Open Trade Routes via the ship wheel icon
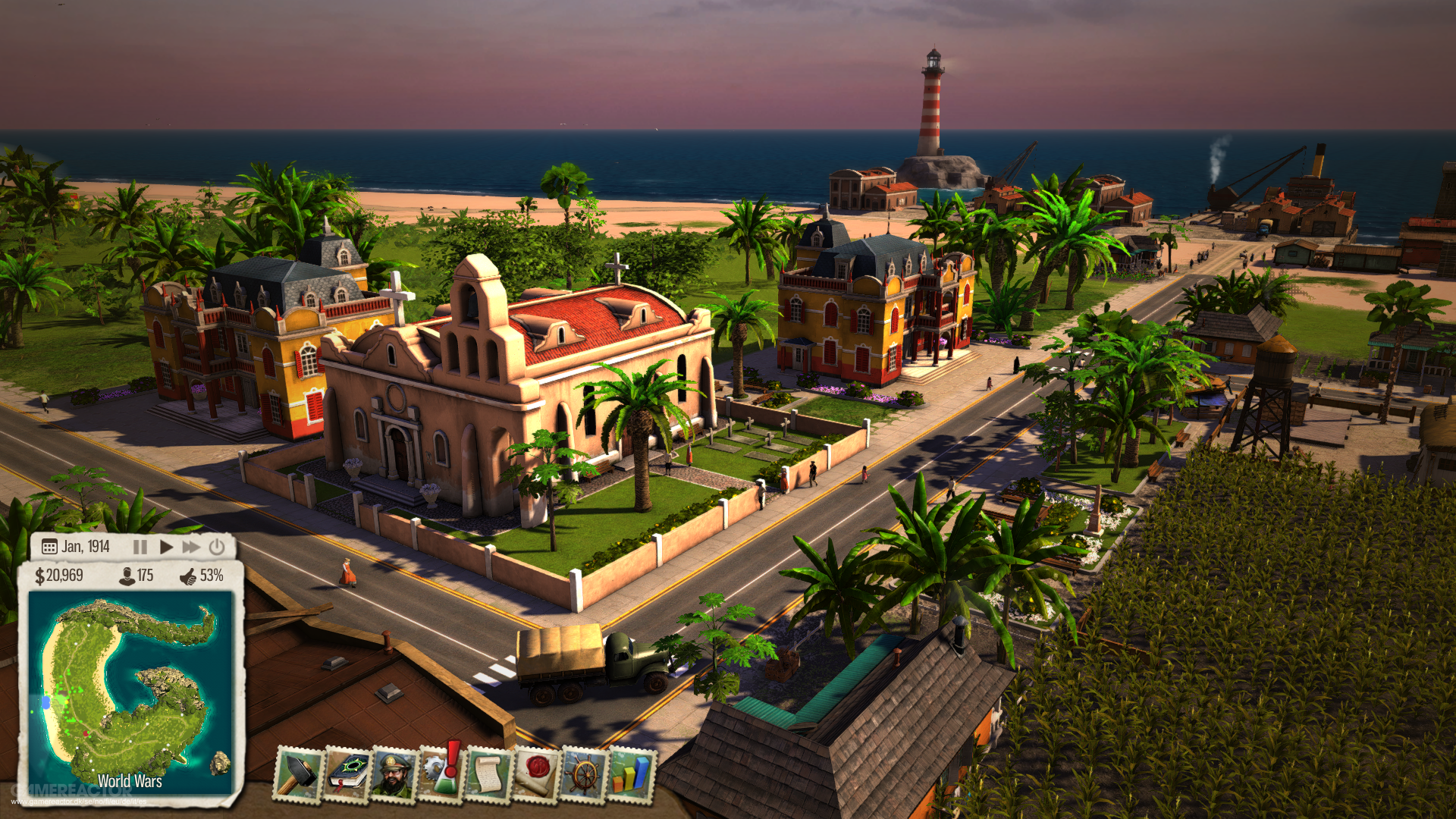Screen dimensions: 1456x819 [585, 775]
